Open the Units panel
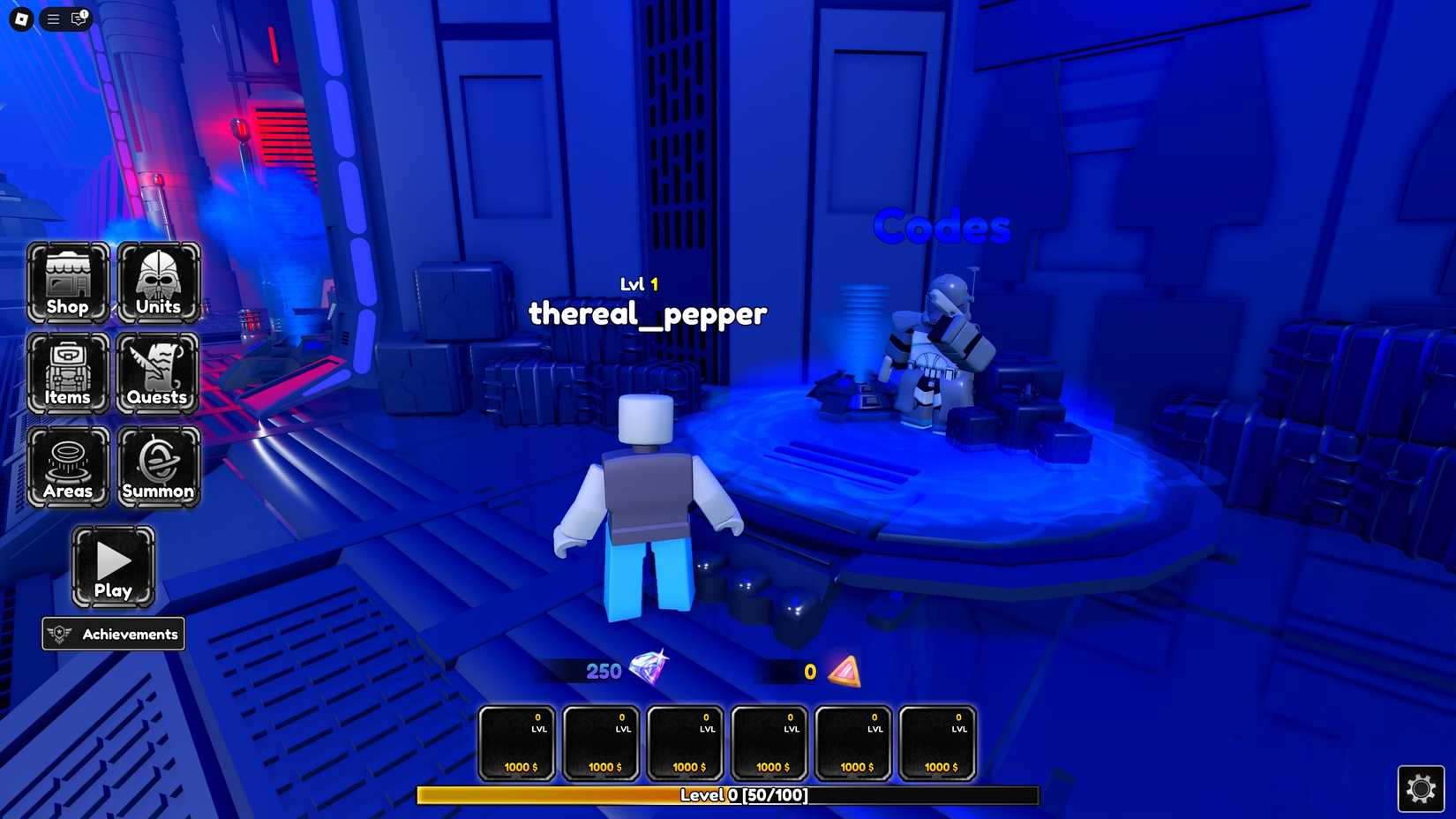 (x=158, y=282)
